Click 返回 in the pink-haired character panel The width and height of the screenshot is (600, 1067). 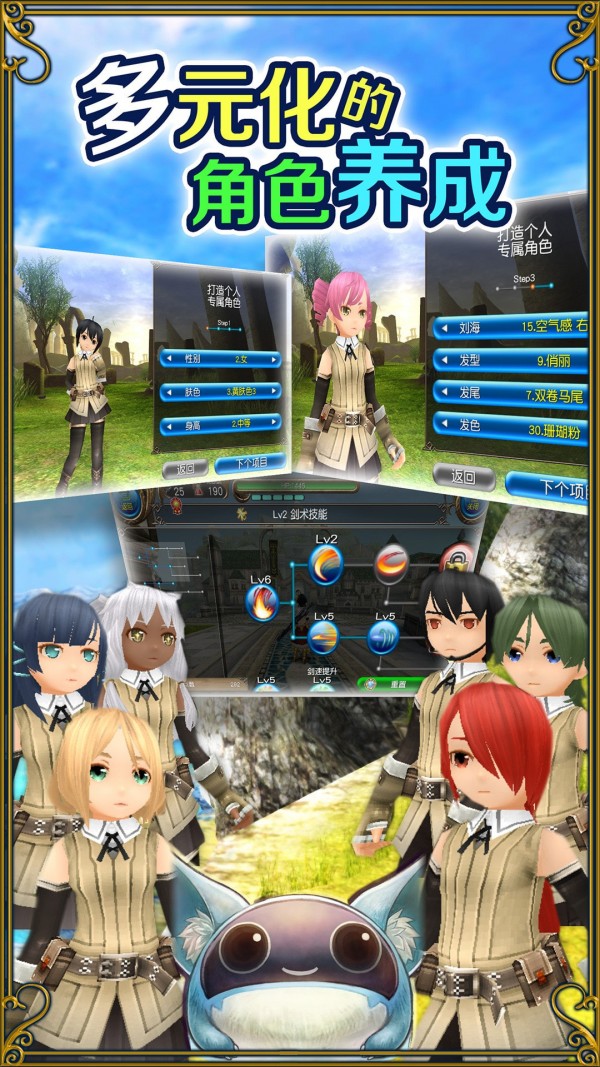click(x=461, y=477)
